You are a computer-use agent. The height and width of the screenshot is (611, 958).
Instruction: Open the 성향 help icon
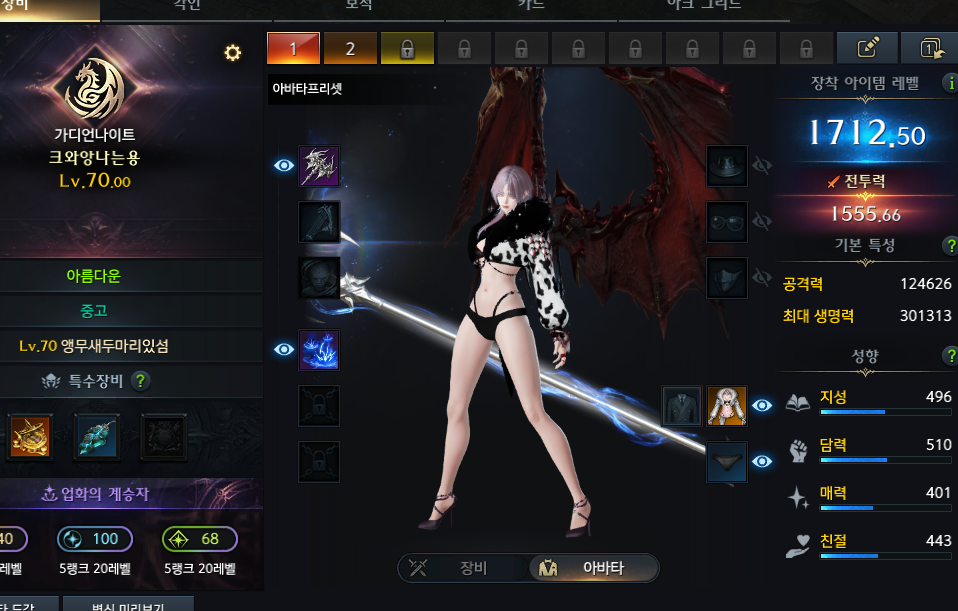(x=950, y=356)
